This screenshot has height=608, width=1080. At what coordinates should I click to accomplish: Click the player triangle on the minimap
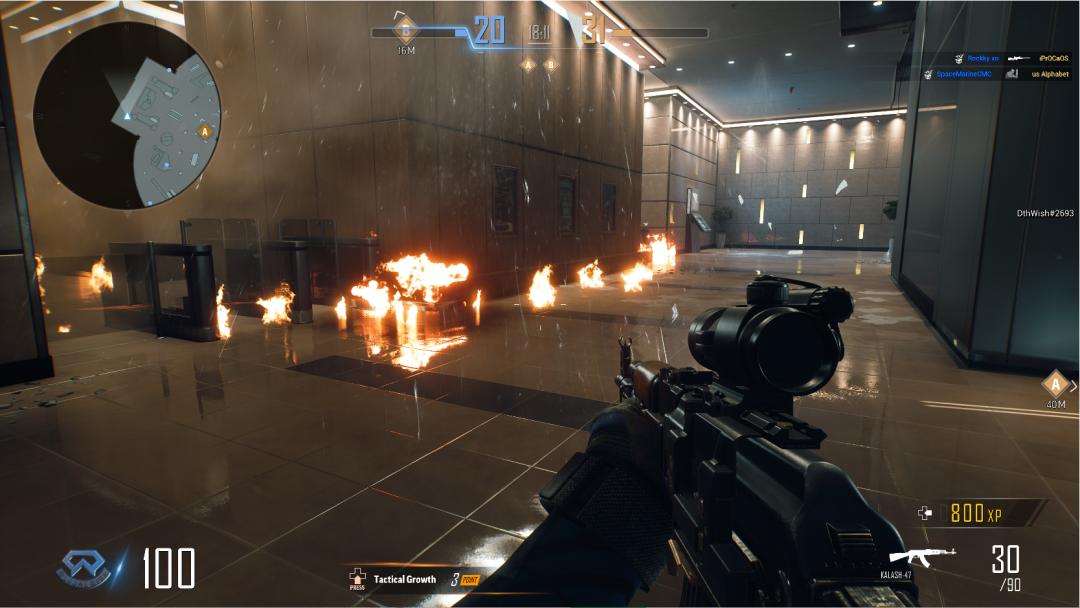tap(128, 117)
